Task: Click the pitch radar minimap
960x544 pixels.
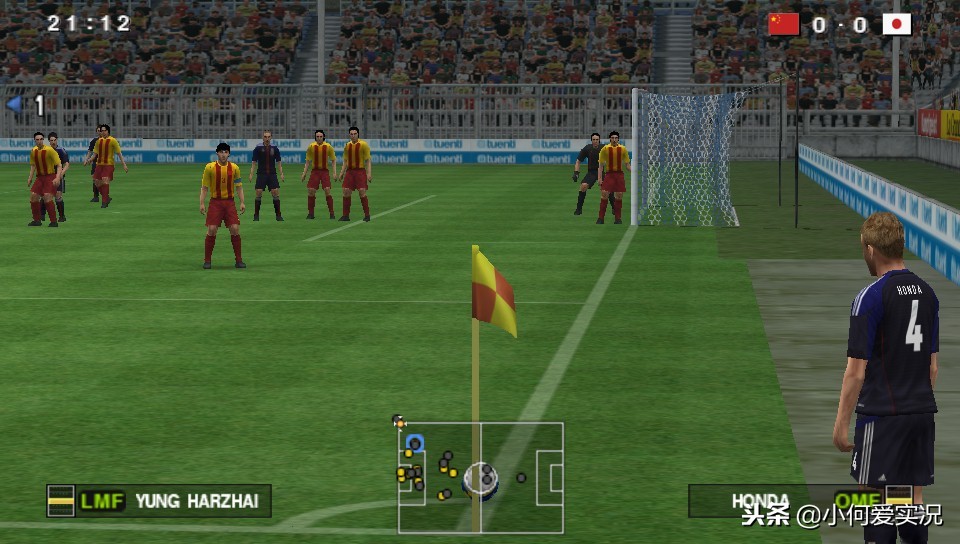Action: [x=480, y=477]
